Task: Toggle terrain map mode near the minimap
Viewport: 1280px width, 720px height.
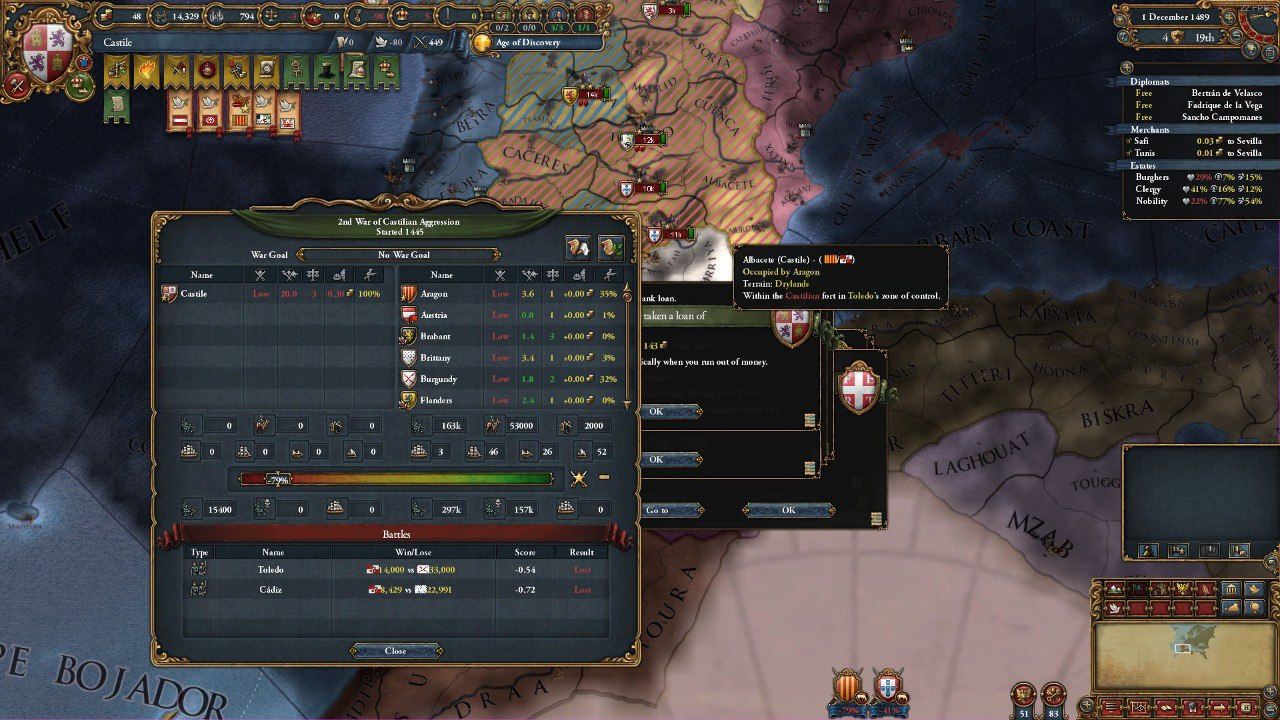Action: (x=1148, y=551)
